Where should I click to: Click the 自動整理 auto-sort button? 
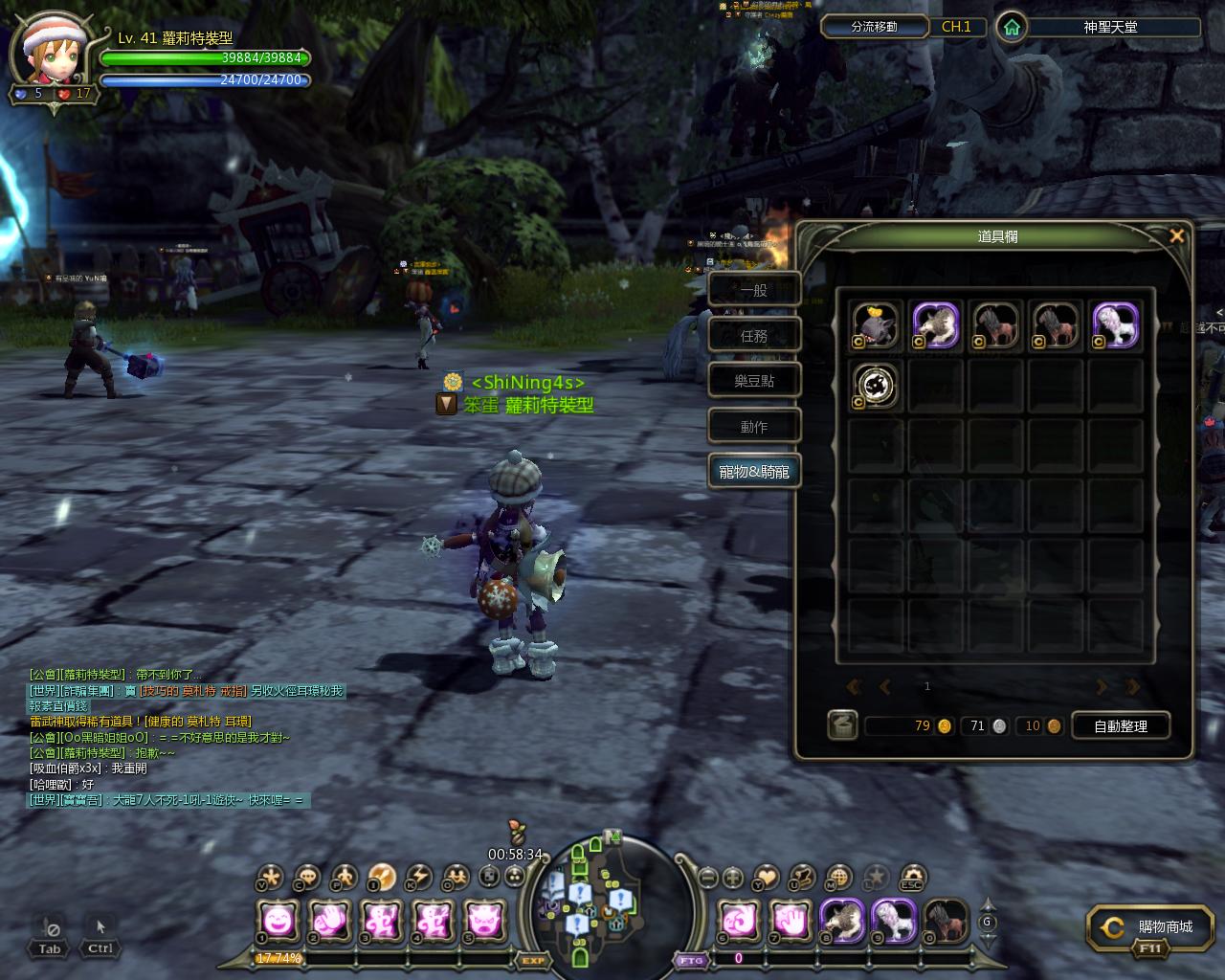(x=1120, y=726)
